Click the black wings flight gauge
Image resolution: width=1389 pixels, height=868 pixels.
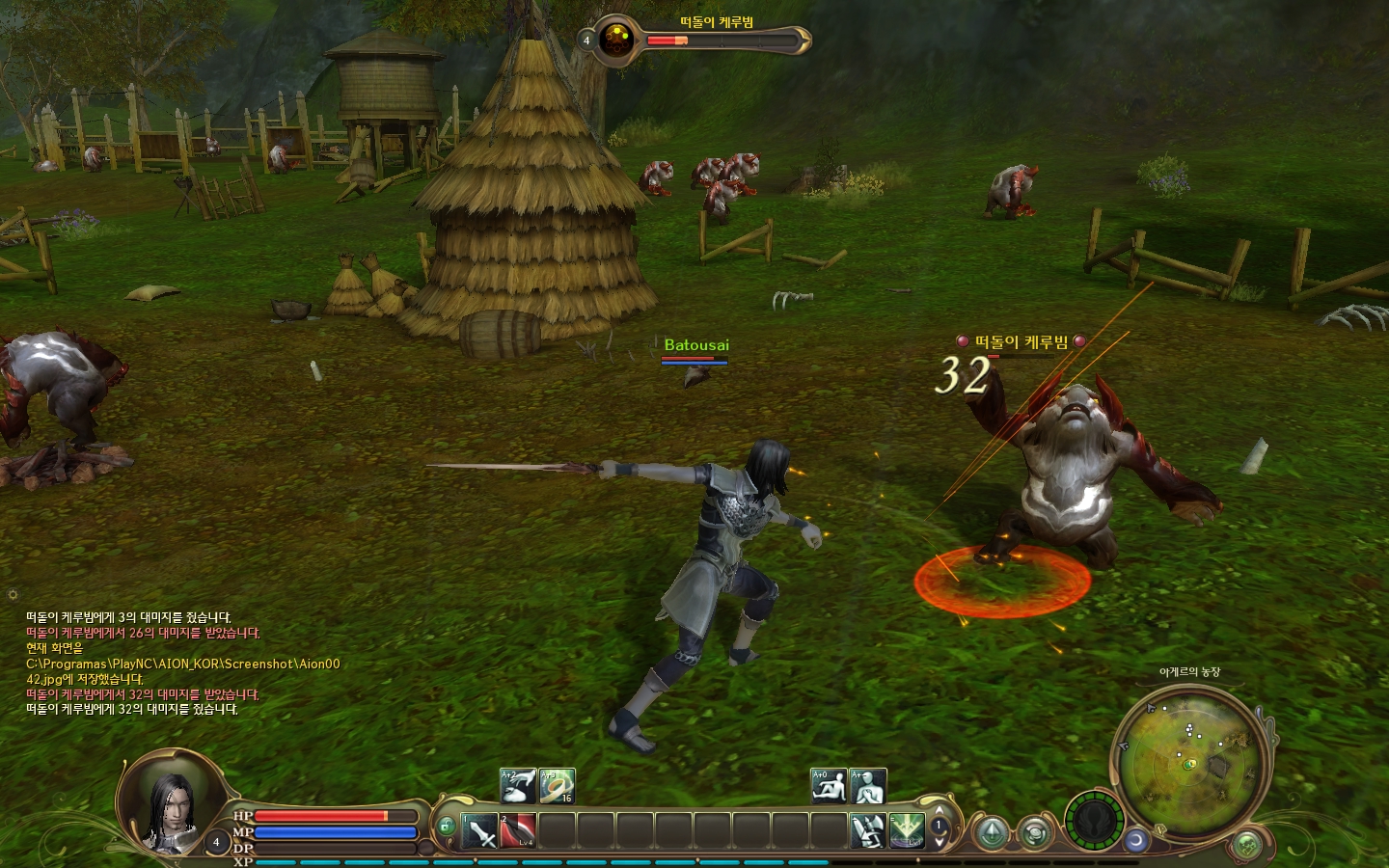(1094, 822)
